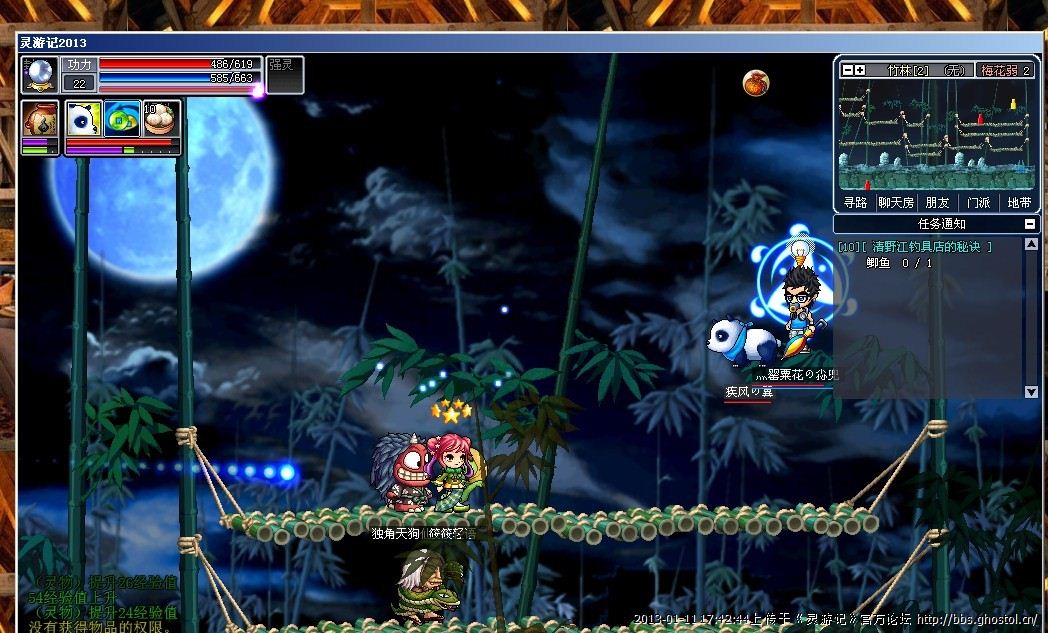The height and width of the screenshot is (633, 1048).
Task: Open the 寻路 pathfinding button
Action: (x=855, y=202)
